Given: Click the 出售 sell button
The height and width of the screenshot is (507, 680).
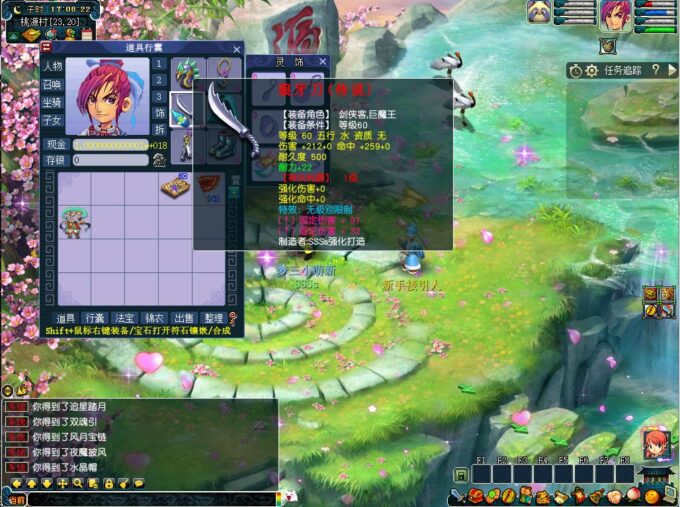Looking at the screenshot, I should (185, 317).
